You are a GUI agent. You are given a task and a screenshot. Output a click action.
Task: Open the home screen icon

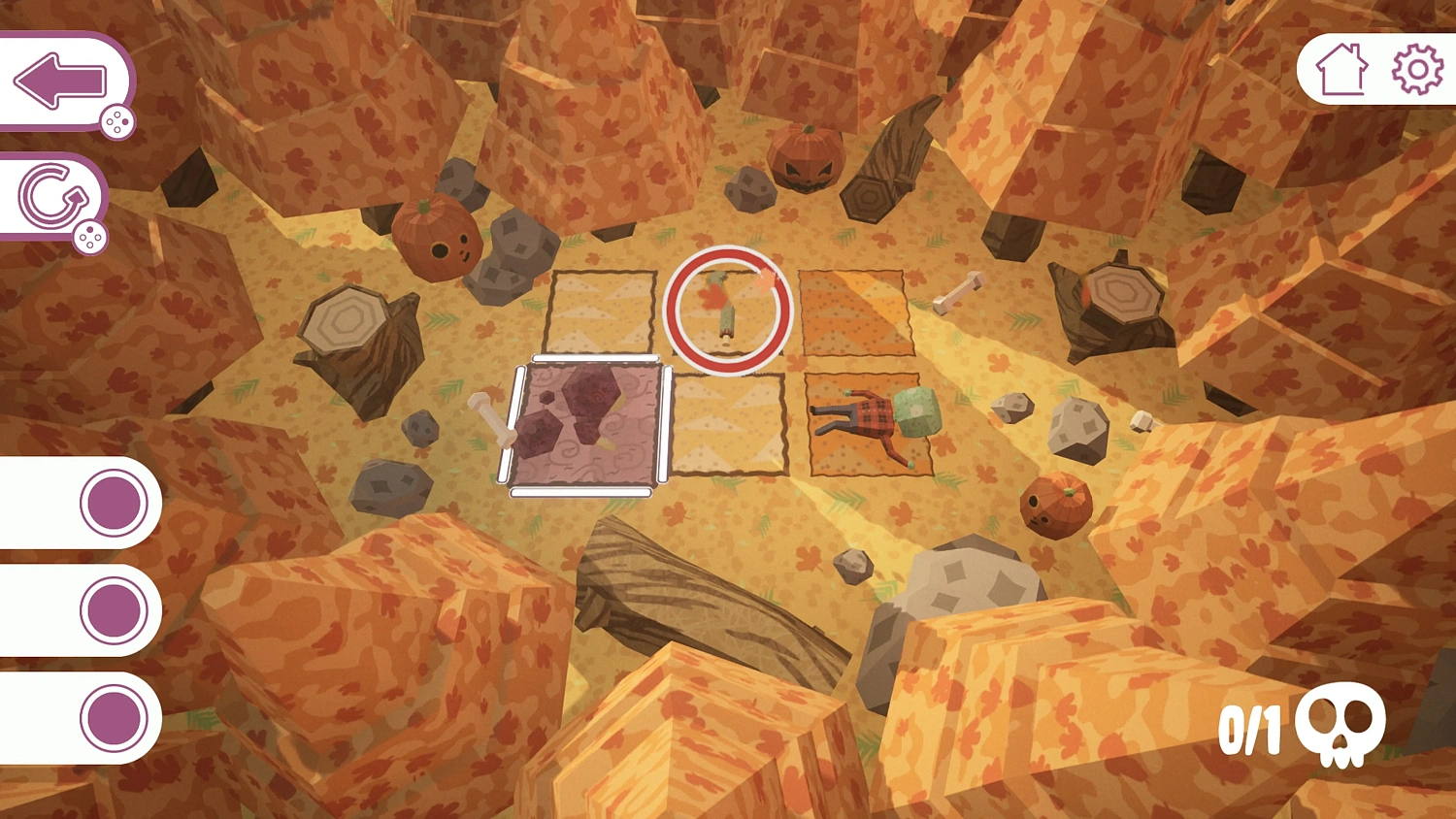[1341, 68]
